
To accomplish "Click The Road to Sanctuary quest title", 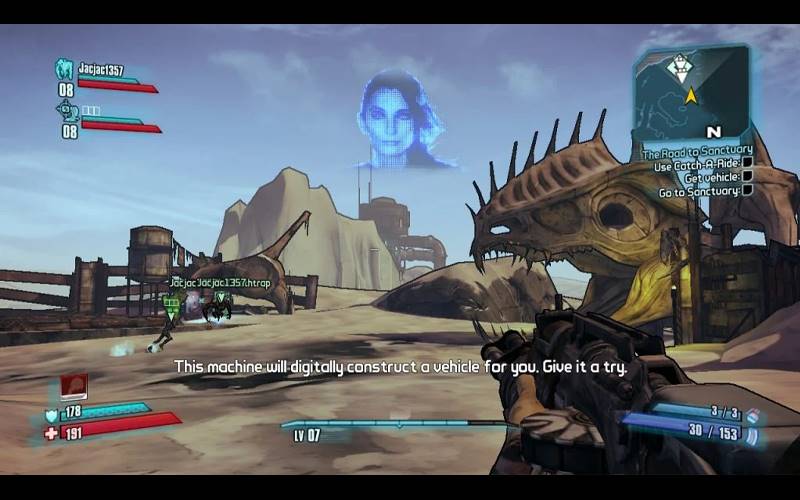I will click(697, 153).
